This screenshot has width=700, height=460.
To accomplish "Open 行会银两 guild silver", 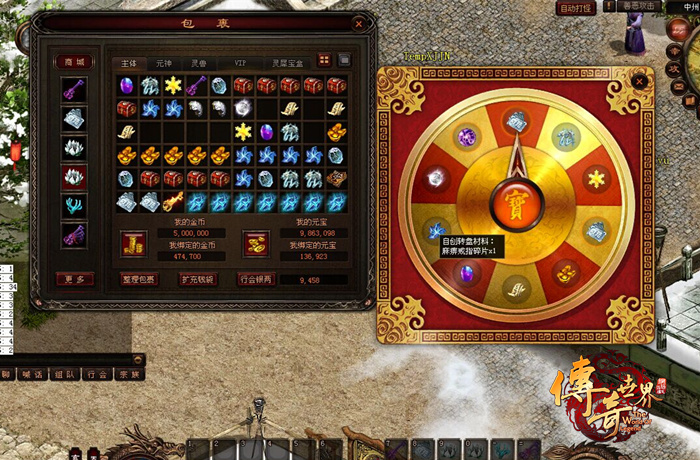I will 255,279.
